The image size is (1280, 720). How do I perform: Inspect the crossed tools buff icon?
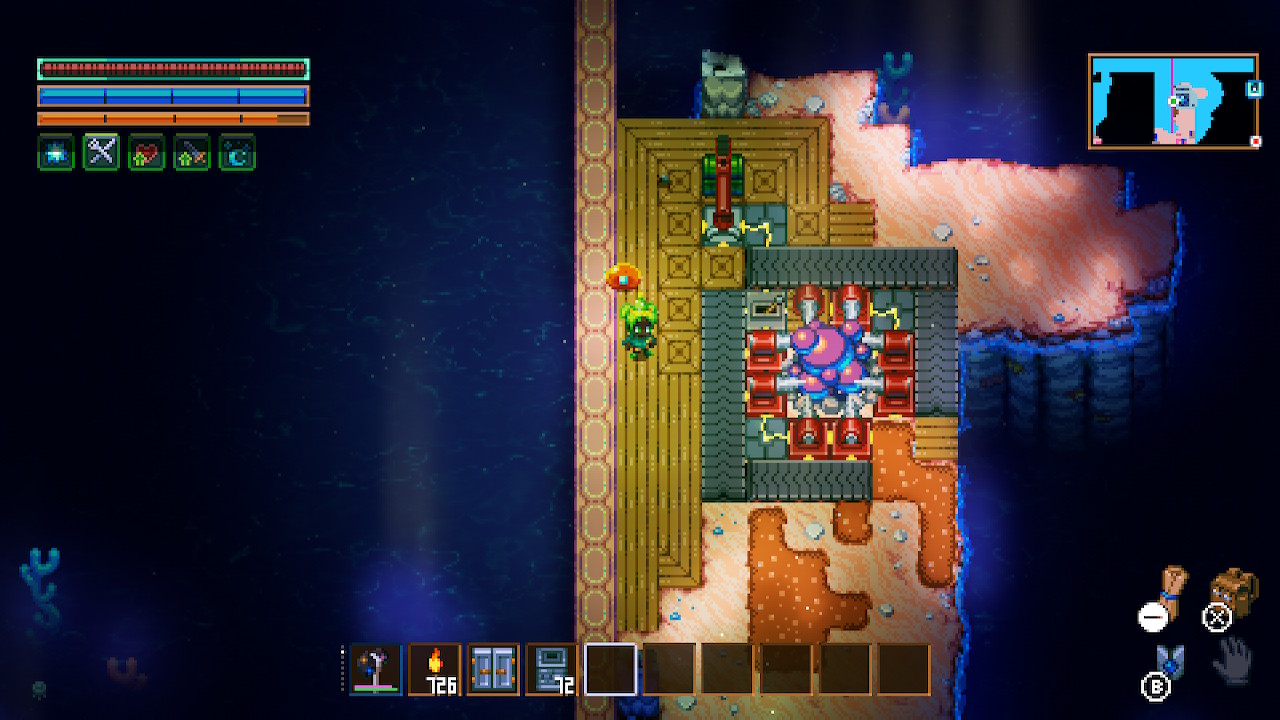point(101,152)
